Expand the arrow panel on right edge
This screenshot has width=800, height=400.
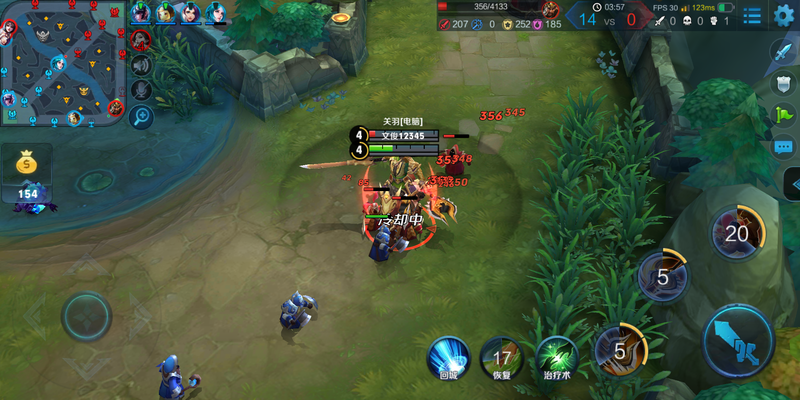coord(792,184)
